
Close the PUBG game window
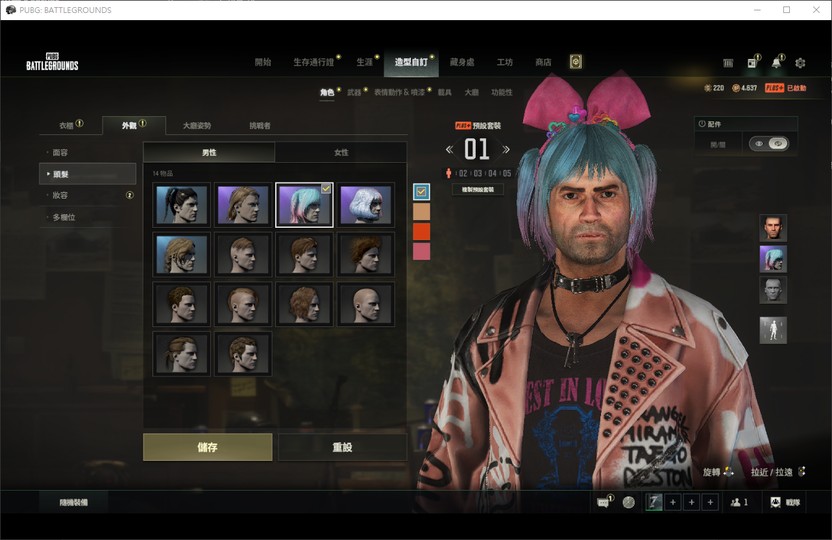(x=813, y=10)
